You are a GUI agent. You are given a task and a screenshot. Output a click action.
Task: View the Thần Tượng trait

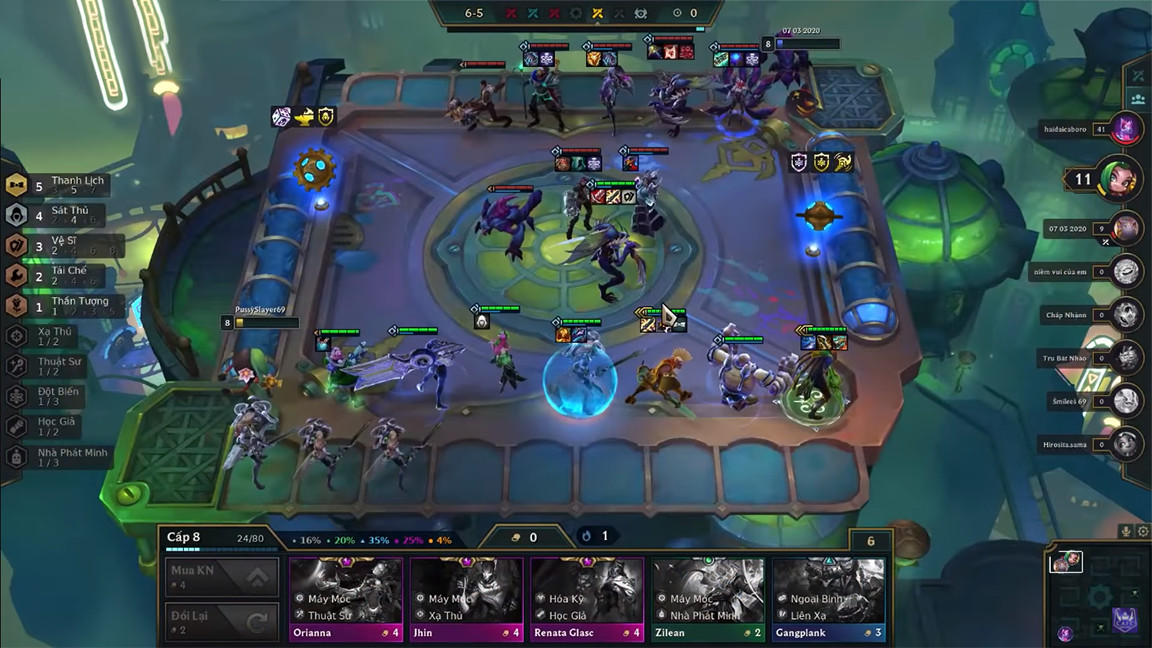(x=58, y=305)
